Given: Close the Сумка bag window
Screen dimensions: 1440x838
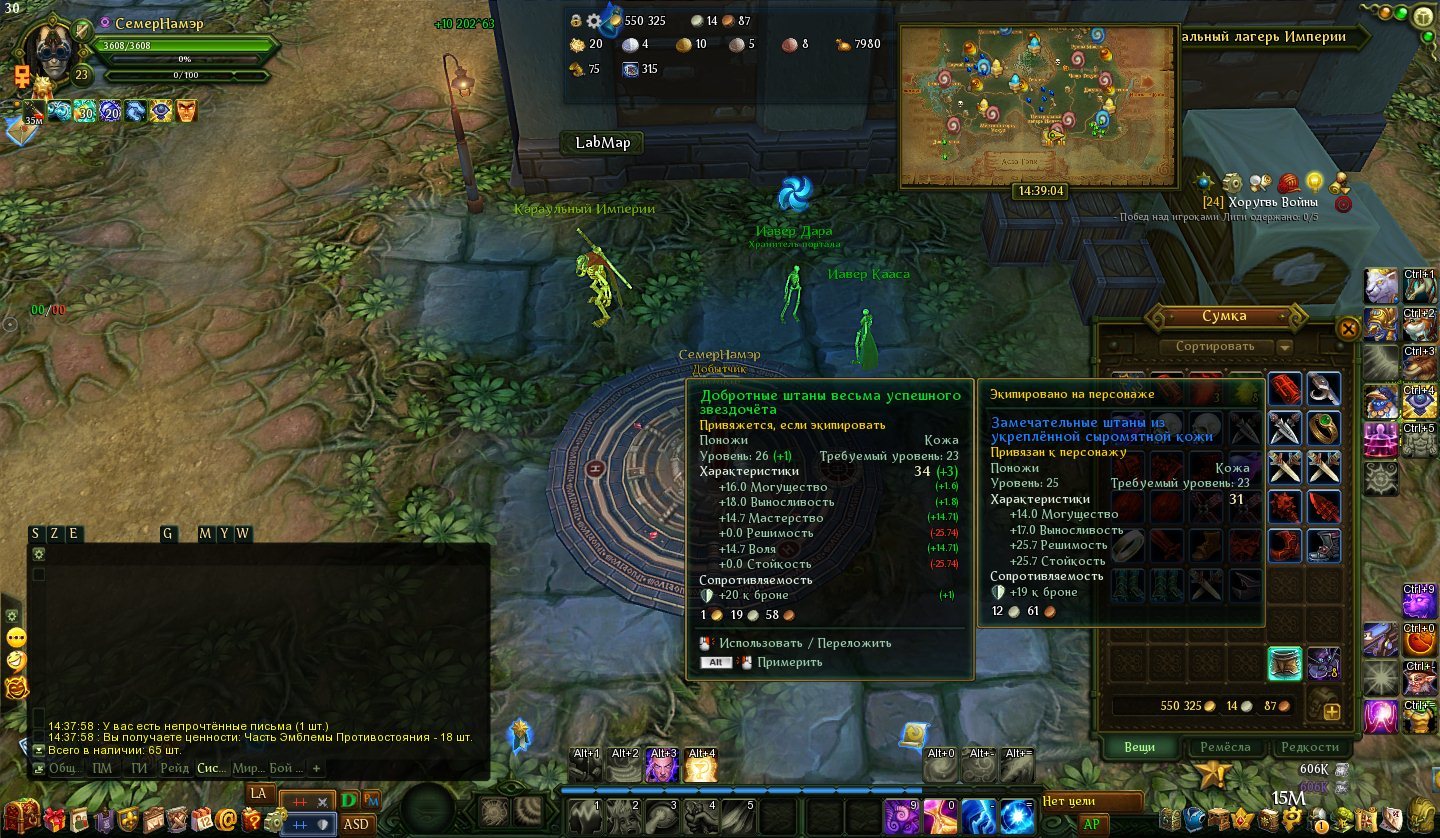Looking at the screenshot, I should [x=1348, y=328].
